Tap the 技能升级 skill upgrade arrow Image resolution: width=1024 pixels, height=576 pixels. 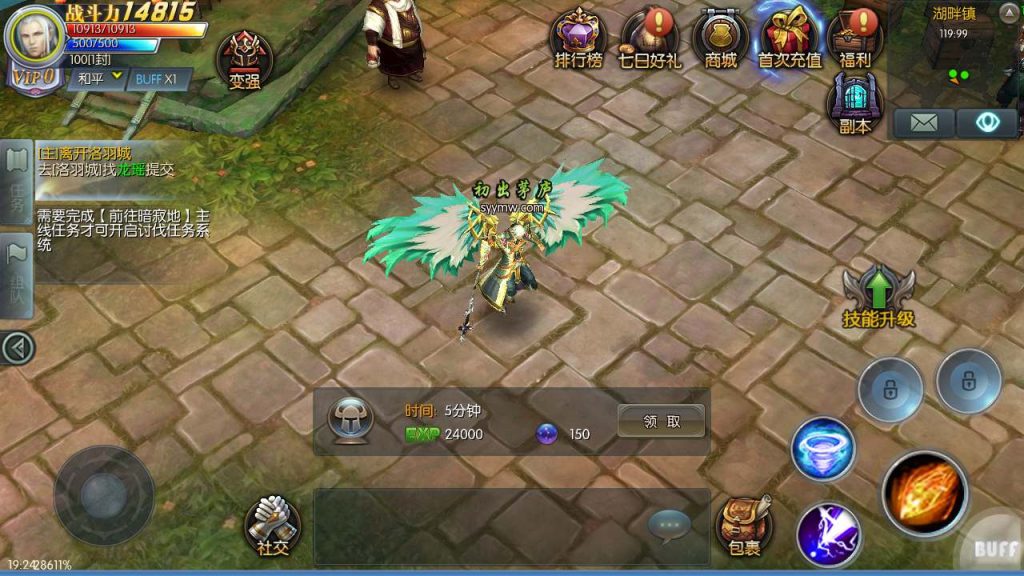pyautogui.click(x=878, y=297)
